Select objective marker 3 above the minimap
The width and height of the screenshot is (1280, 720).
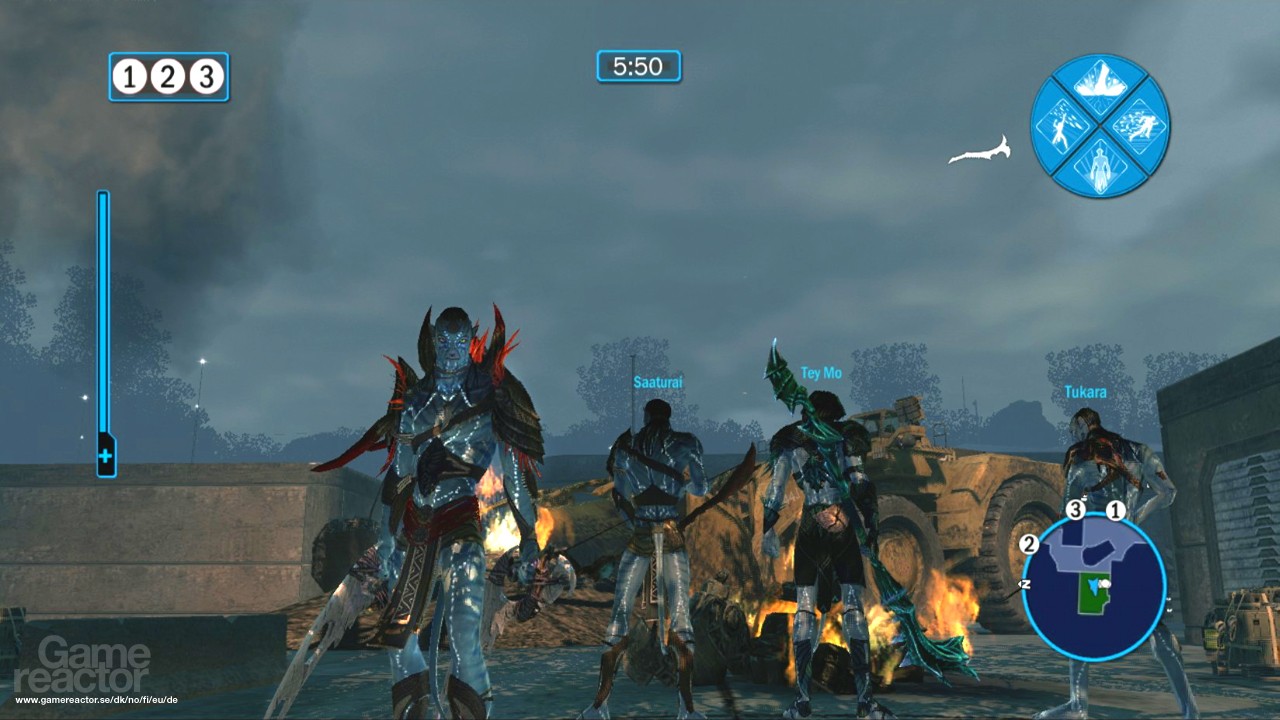point(1077,508)
